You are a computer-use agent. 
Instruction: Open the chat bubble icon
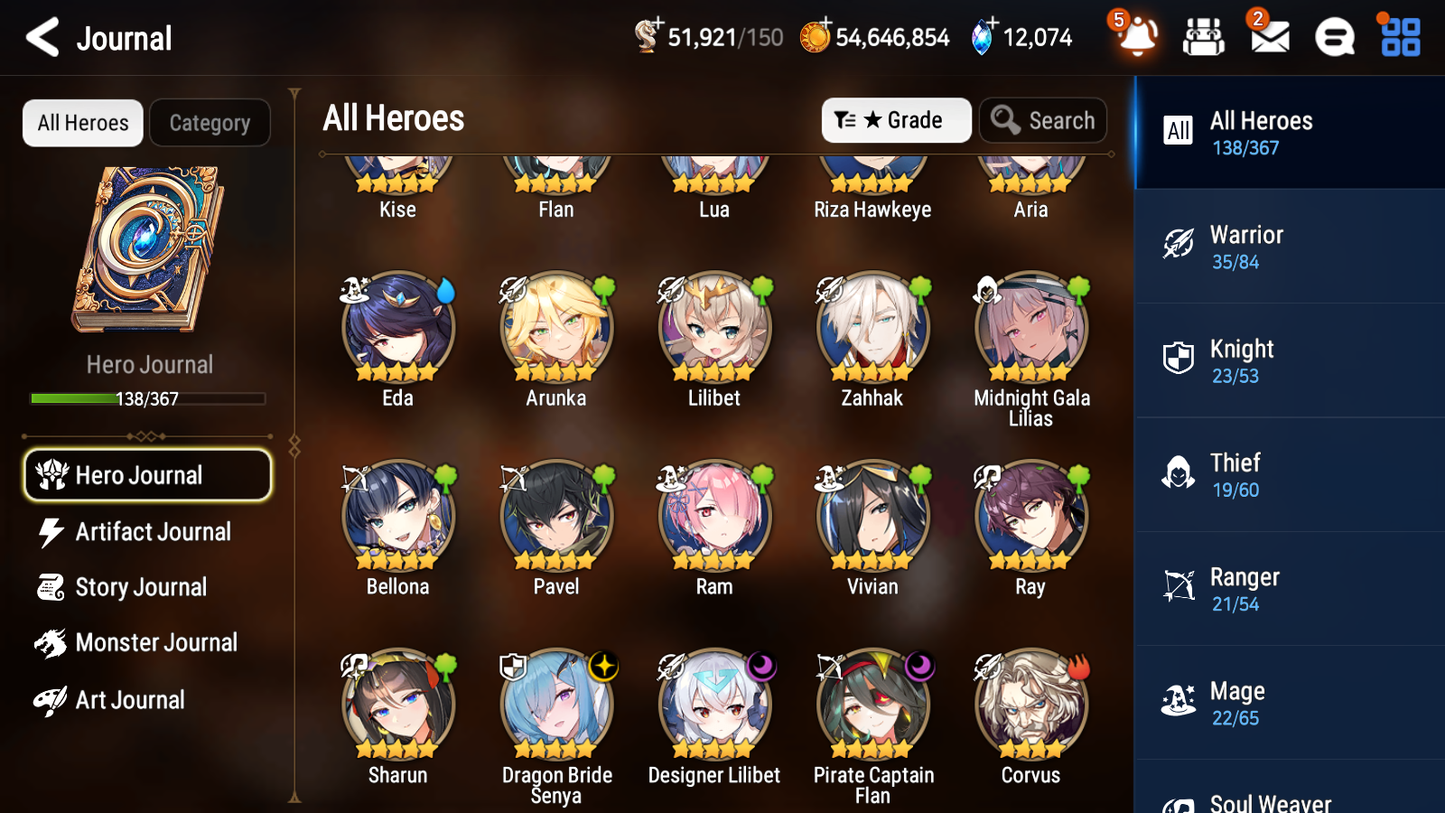[1334, 36]
